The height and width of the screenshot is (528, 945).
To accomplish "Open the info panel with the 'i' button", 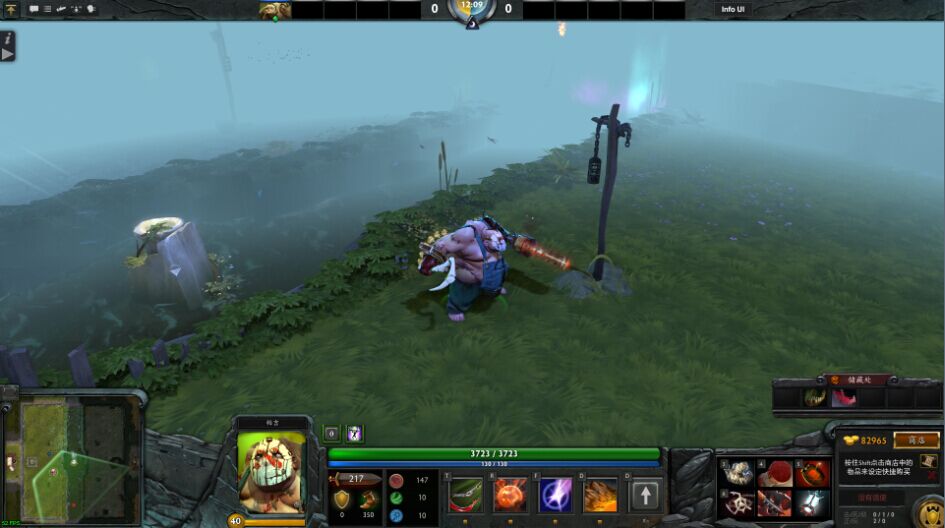I will [x=8, y=45].
